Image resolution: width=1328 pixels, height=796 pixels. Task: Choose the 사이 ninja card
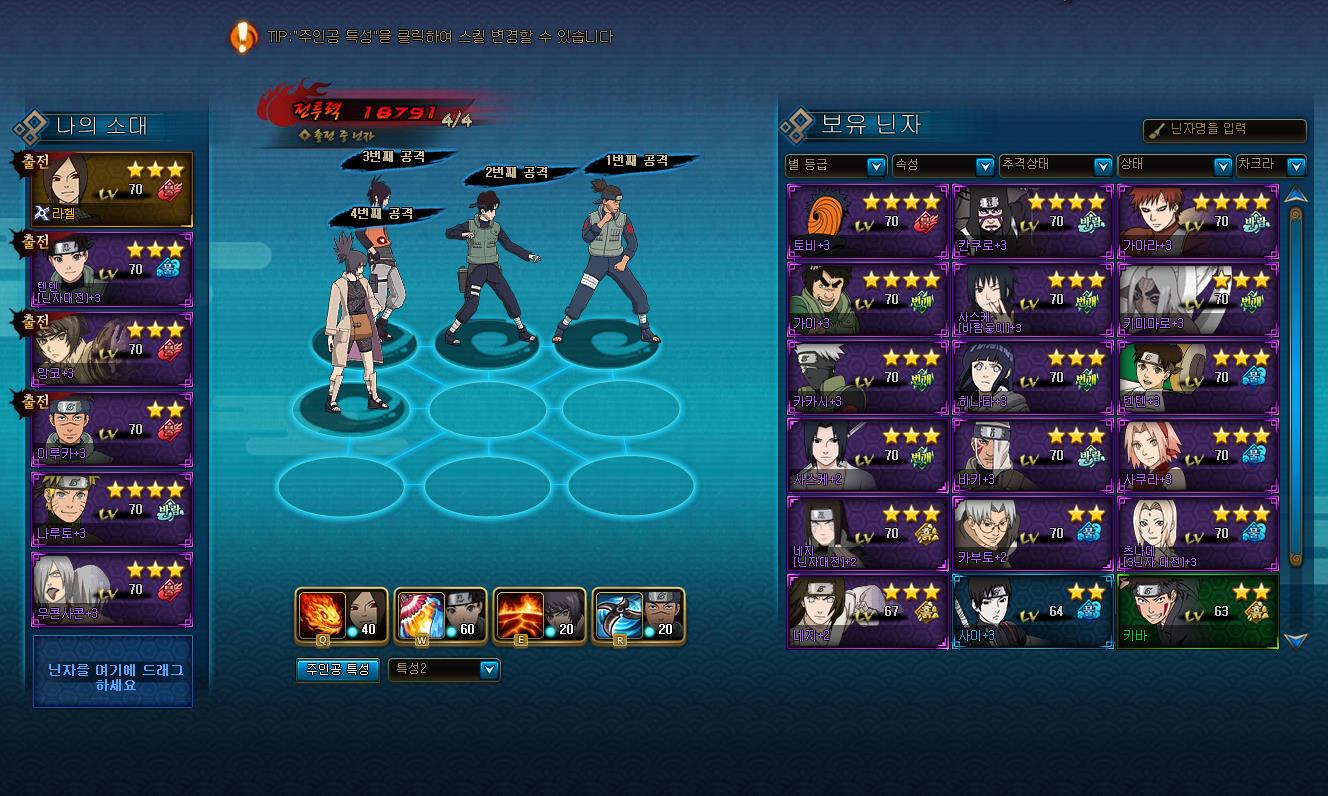click(1032, 611)
